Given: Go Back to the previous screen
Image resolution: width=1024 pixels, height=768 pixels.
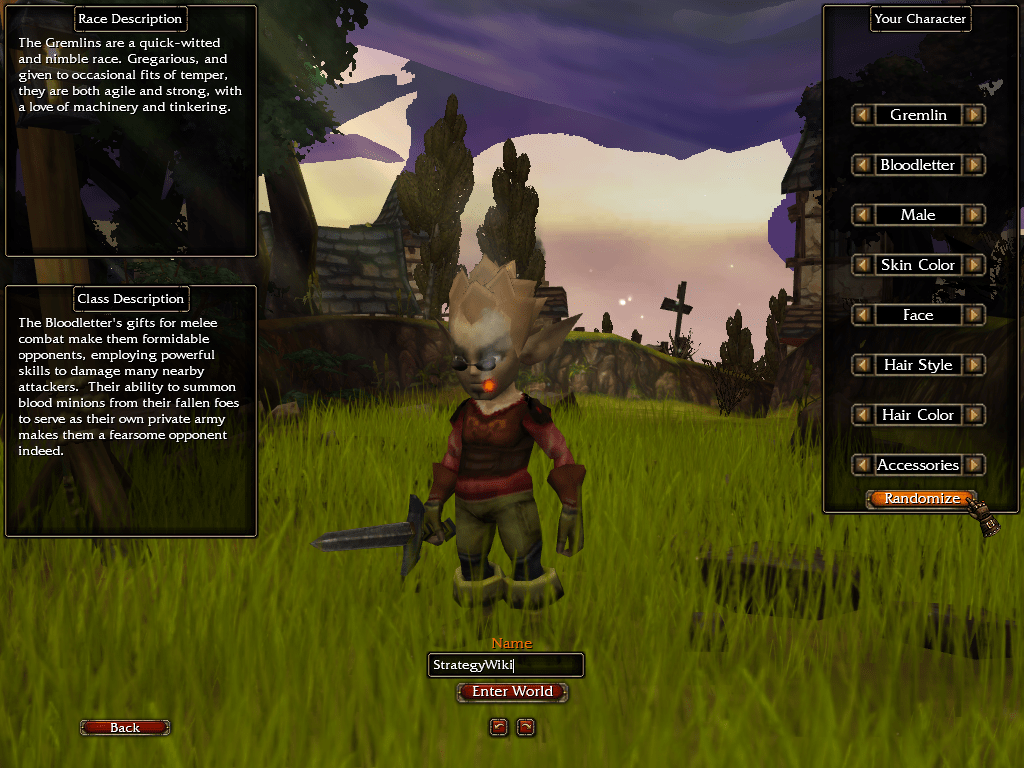Looking at the screenshot, I should 125,728.
